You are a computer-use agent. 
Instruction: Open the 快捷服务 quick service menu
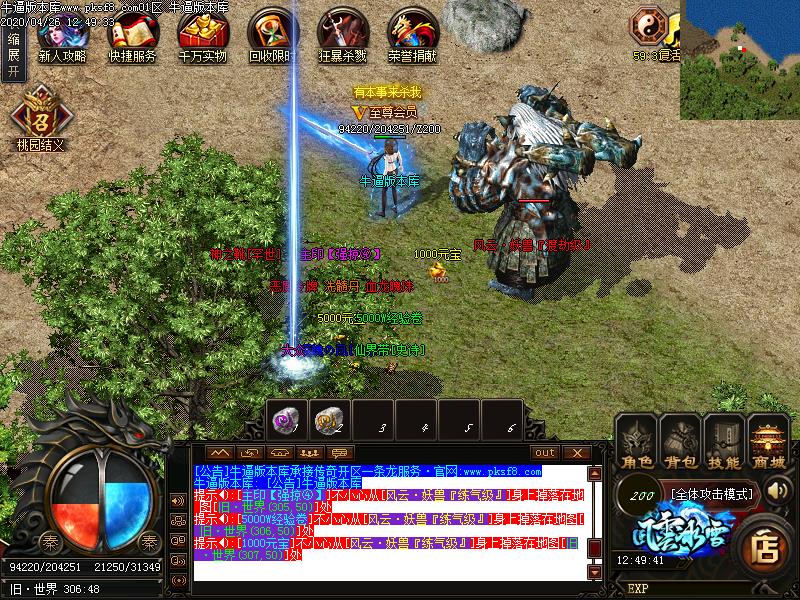[132, 36]
